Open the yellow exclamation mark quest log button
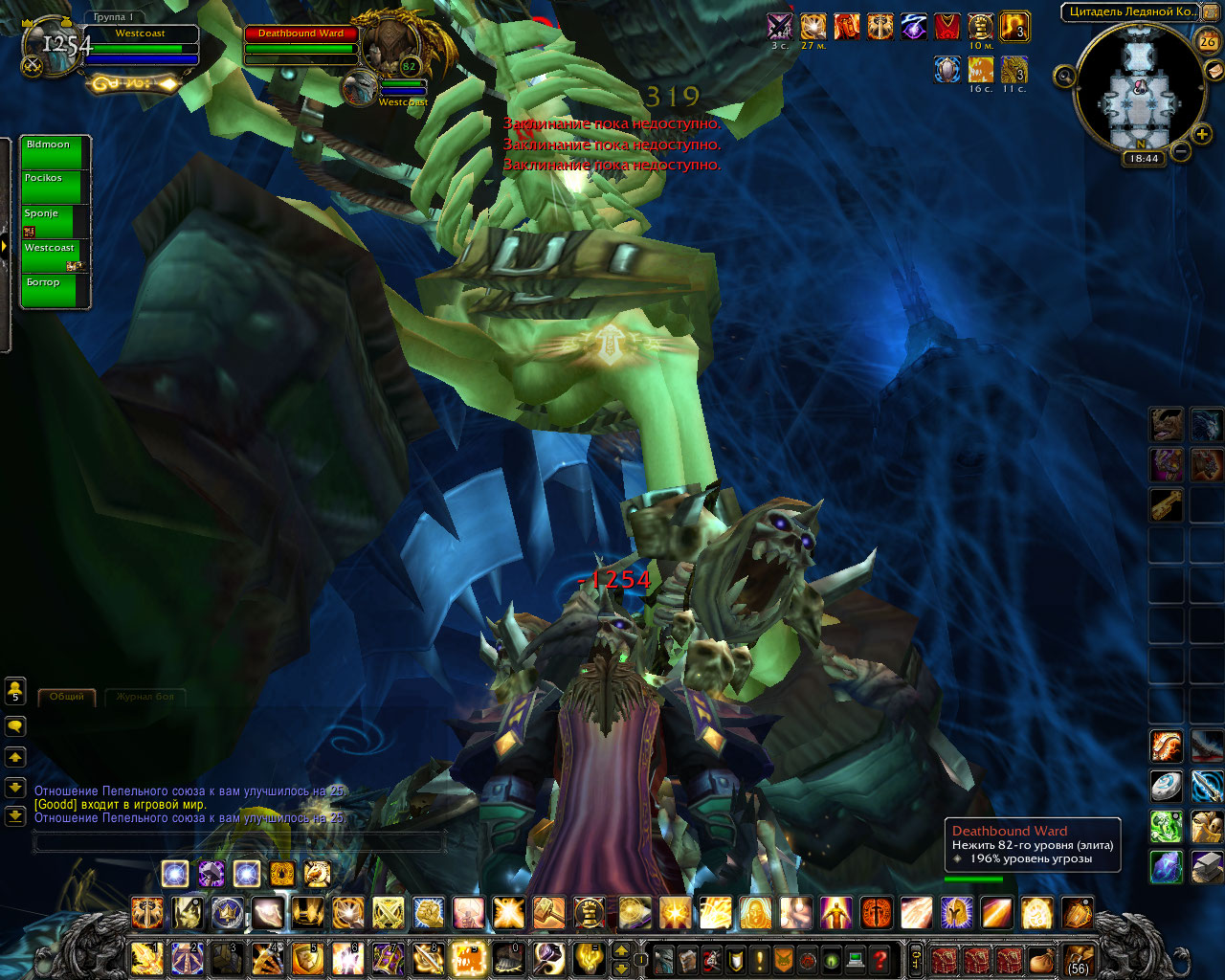Viewport: 1225px width, 980px height. coord(760,958)
